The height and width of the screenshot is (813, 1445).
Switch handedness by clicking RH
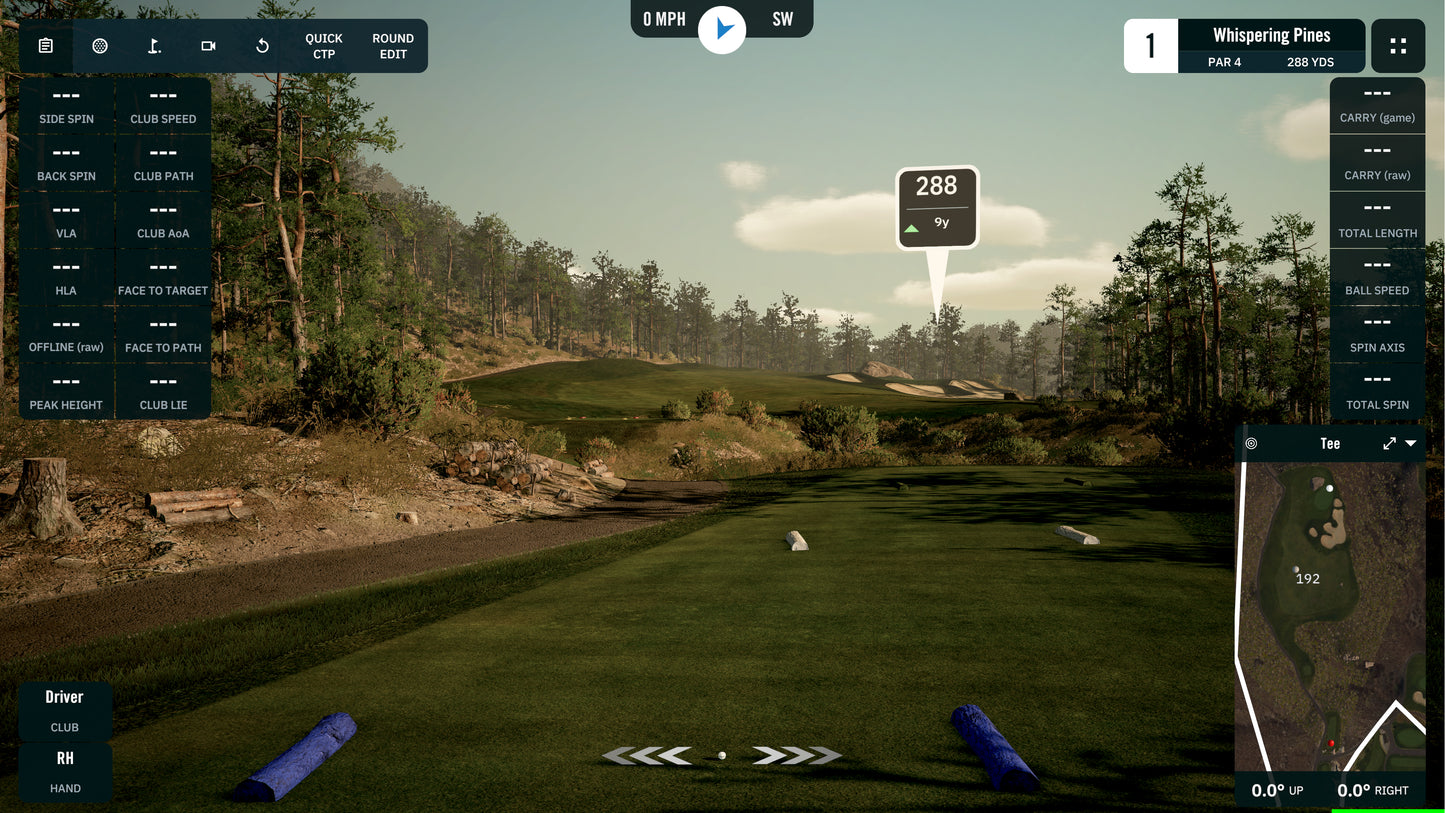coord(65,758)
